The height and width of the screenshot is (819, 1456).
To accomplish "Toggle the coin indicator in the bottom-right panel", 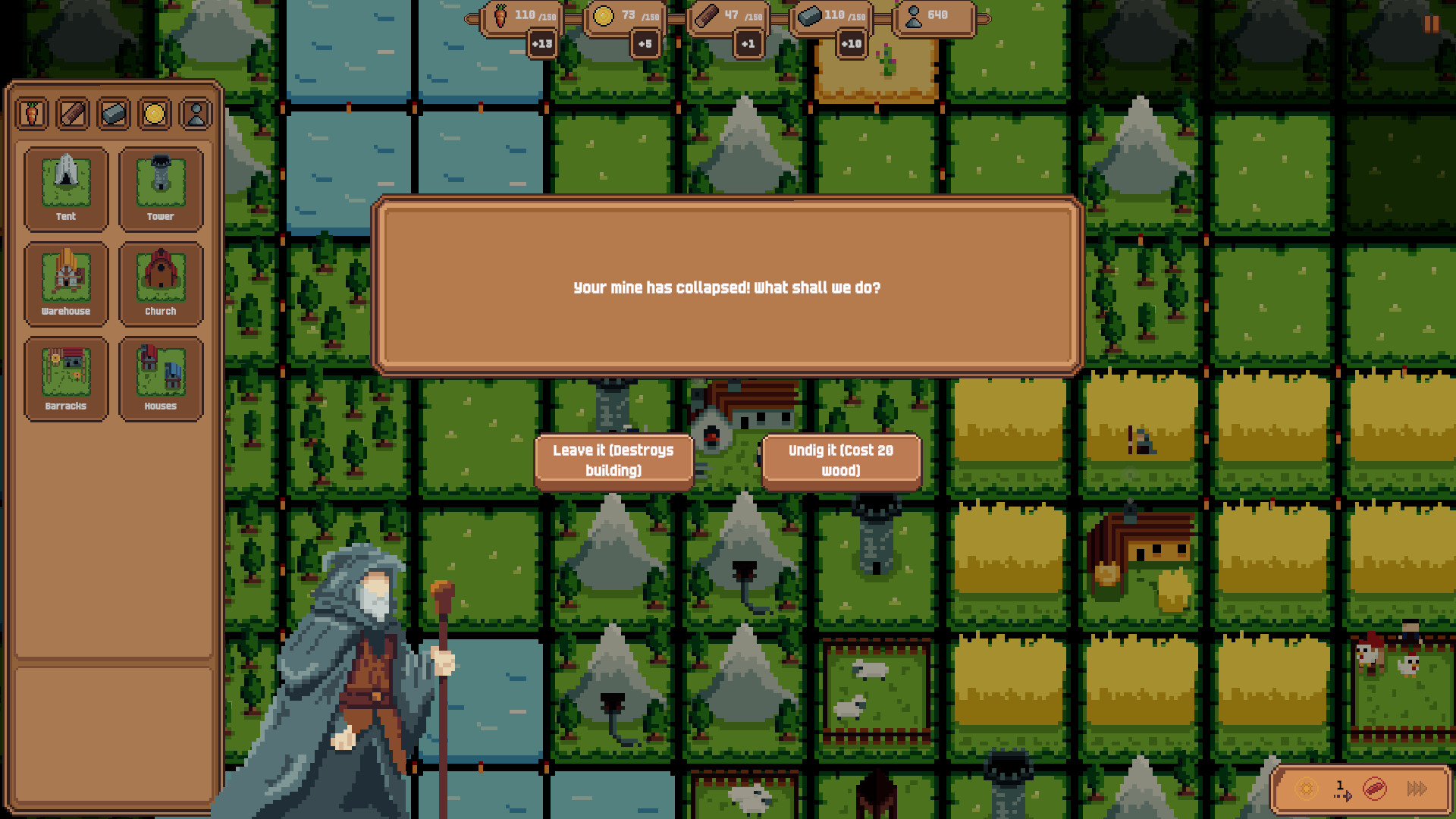I will tap(1306, 790).
